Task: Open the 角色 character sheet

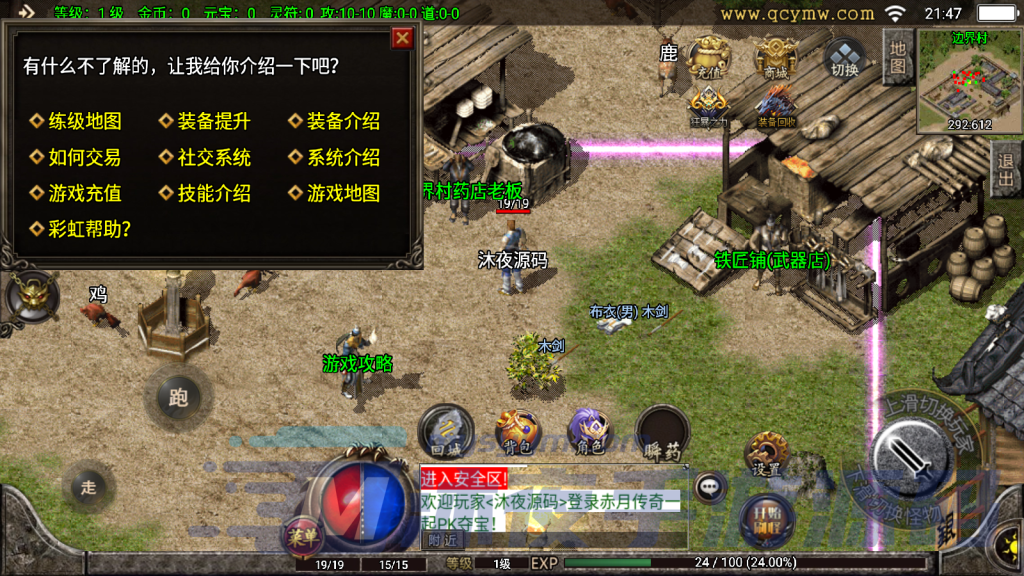Action: 590,432
